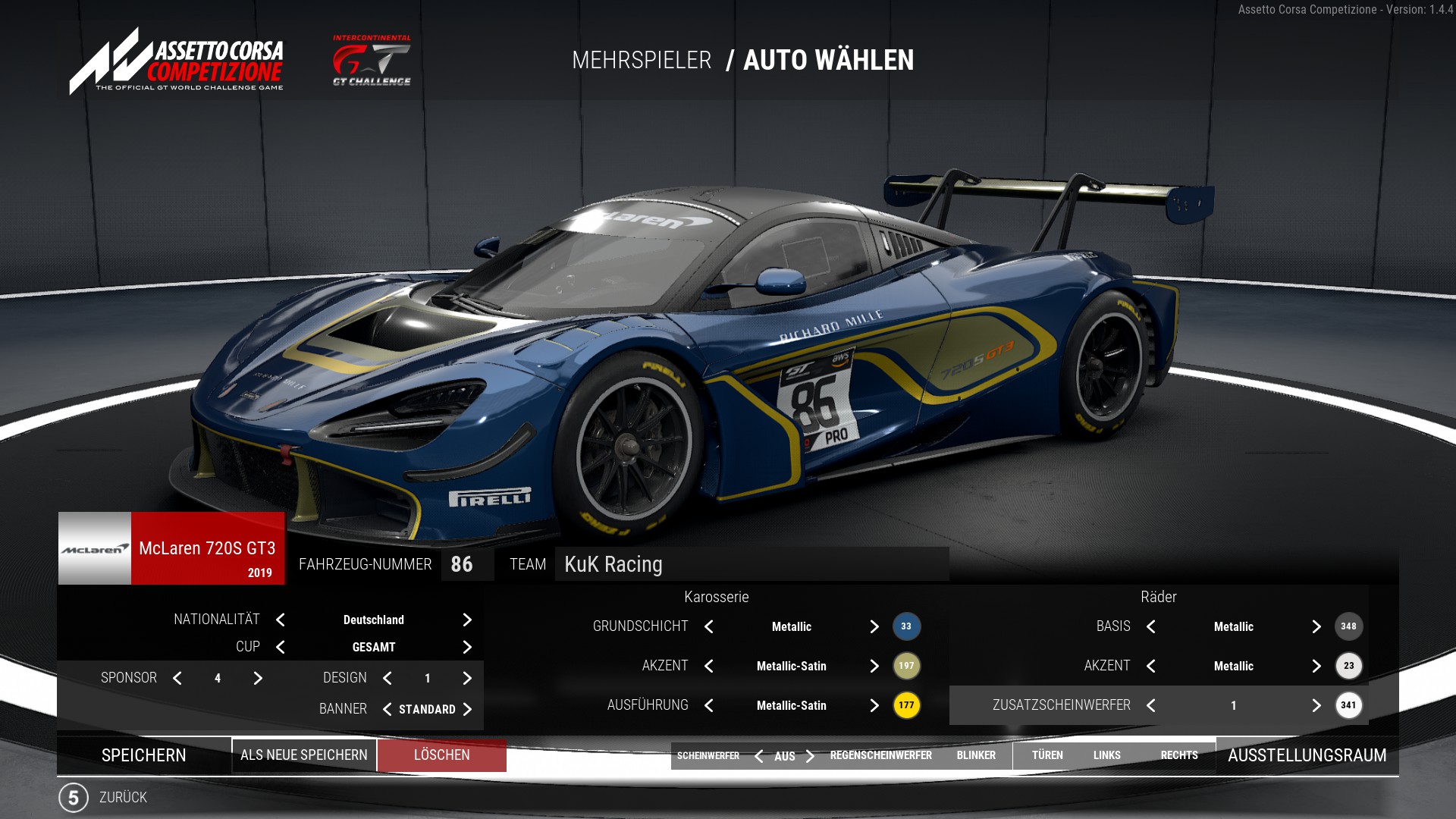1456x819 pixels.
Task: Switch CUP to previous option
Action: (x=281, y=648)
